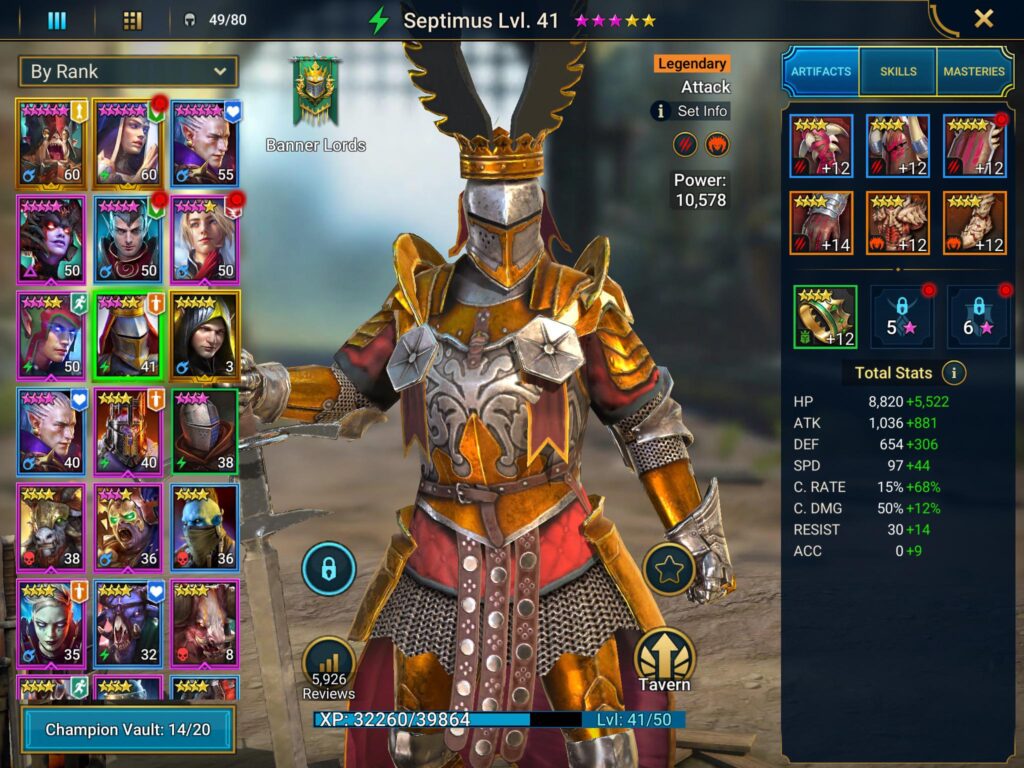This screenshot has height=768, width=1024.
Task: Choose the level 38 dark helmet knight portrait
Action: click(205, 430)
